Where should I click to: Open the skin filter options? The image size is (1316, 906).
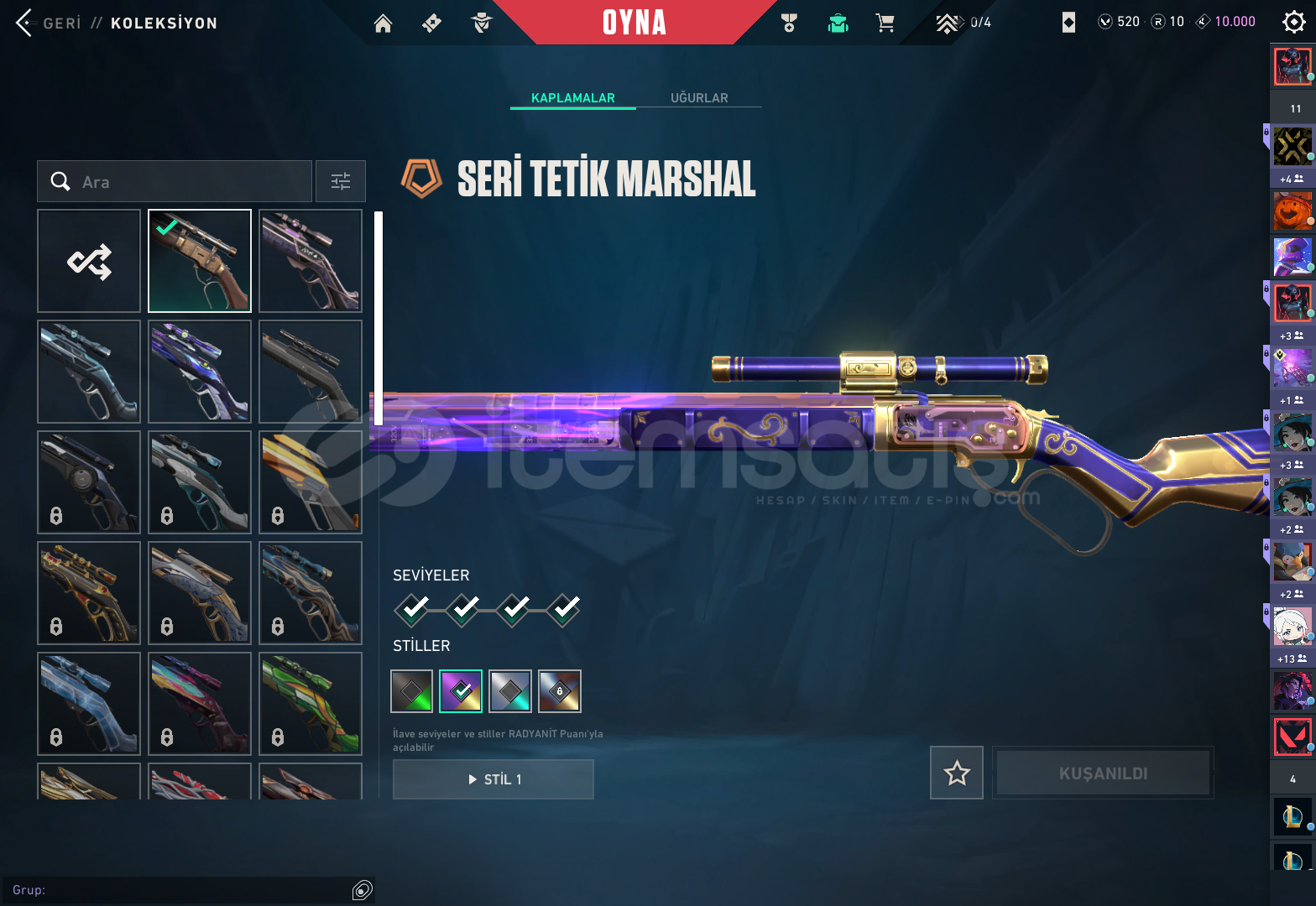click(341, 182)
